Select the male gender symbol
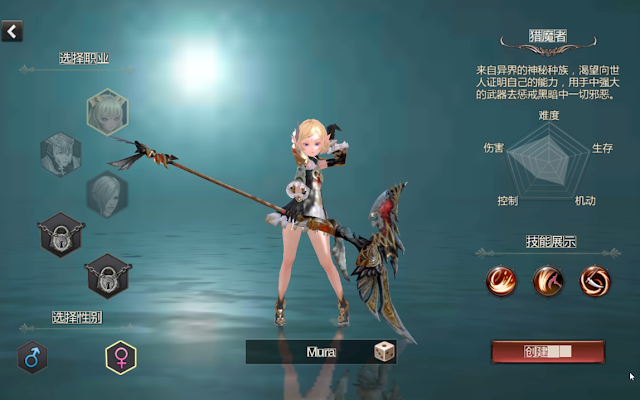 (32, 357)
